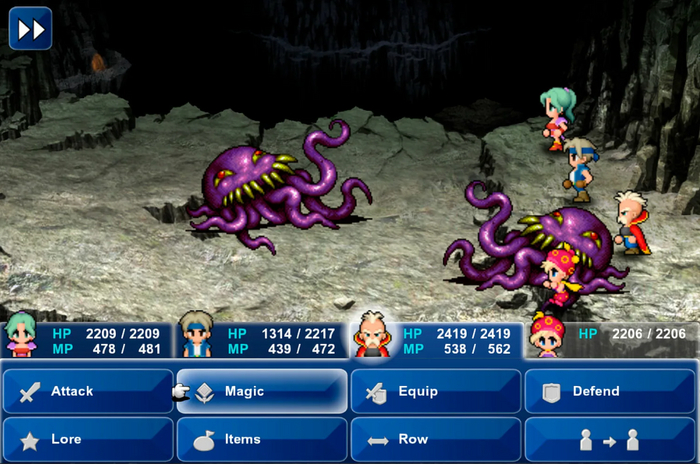700x464 pixels.
Task: Select the Row command
Action: tap(435, 439)
